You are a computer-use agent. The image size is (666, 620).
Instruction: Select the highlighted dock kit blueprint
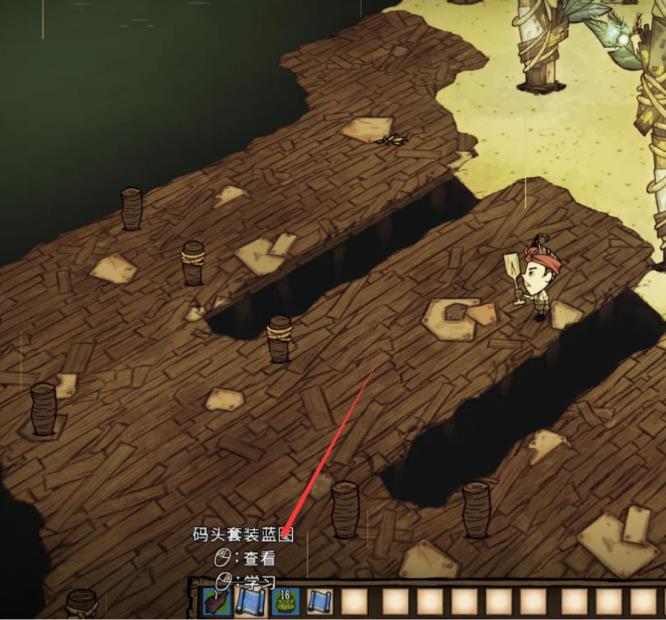250,601
